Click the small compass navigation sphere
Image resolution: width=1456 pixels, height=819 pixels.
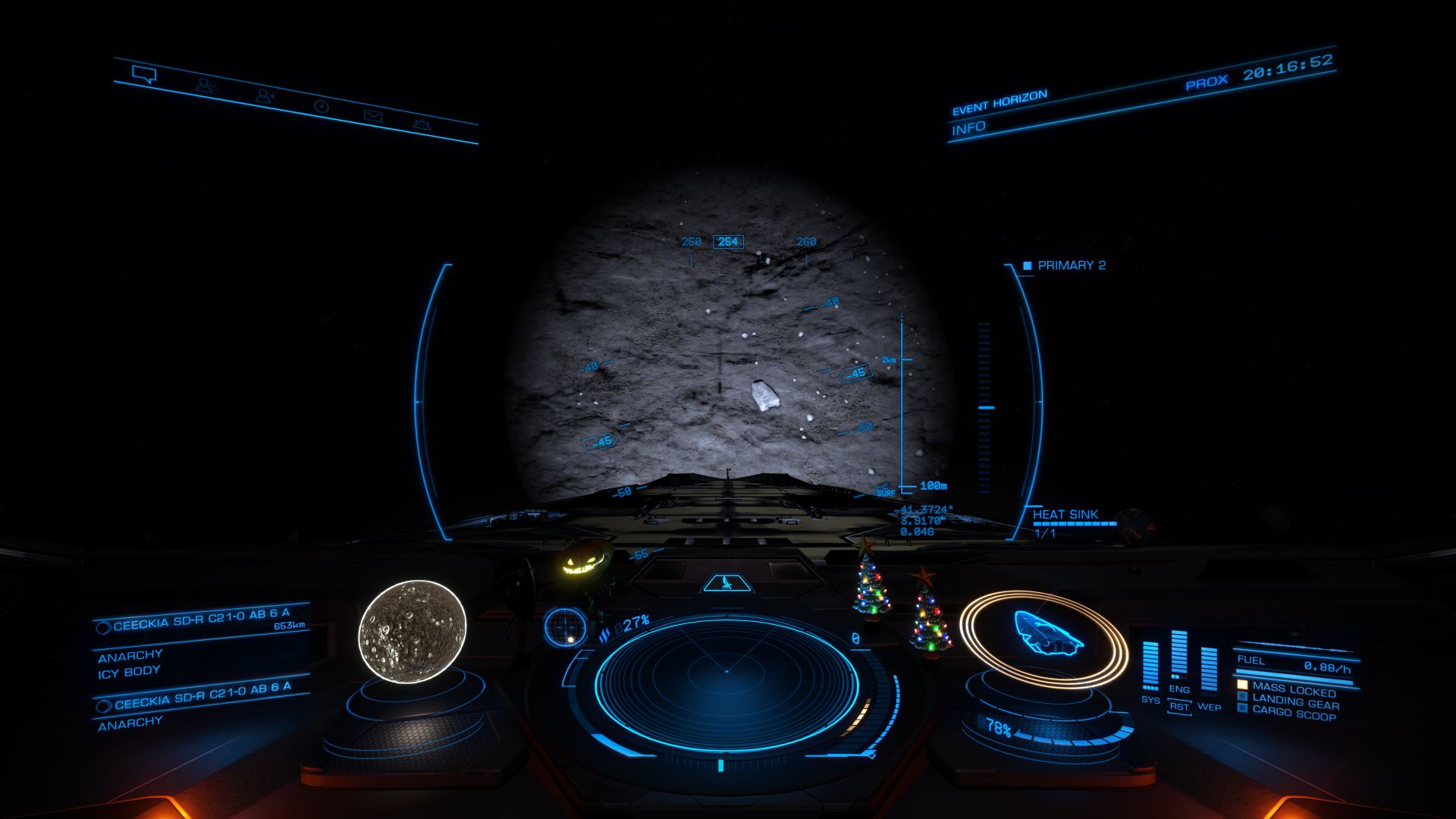tap(565, 627)
